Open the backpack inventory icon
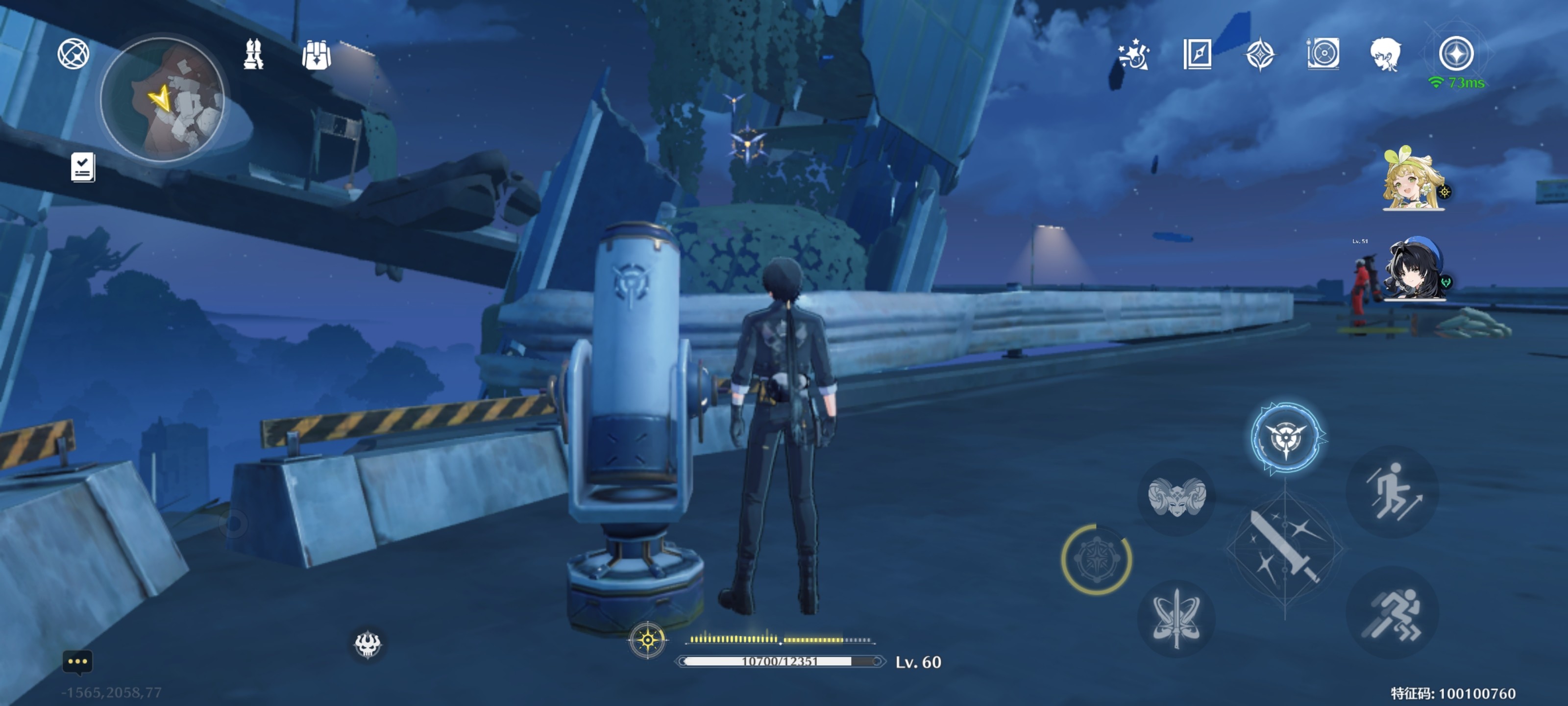1568x706 pixels. coord(316,55)
